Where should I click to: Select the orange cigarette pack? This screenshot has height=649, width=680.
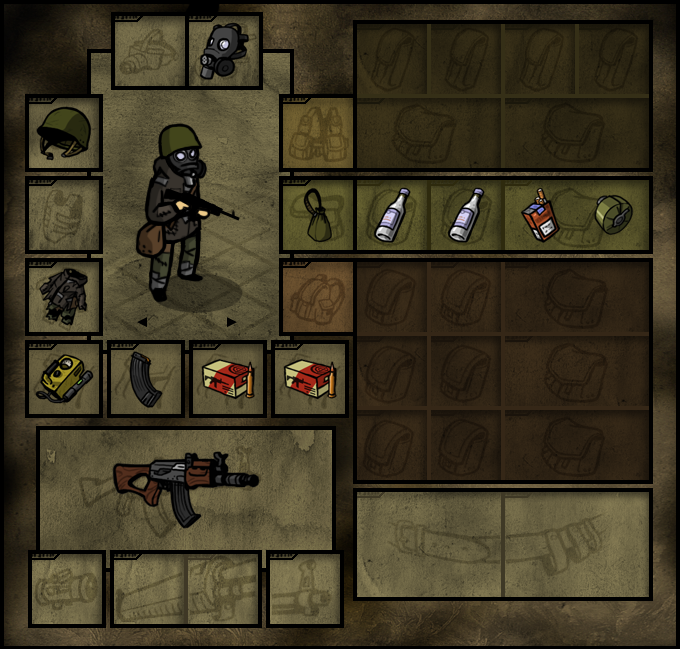pos(541,215)
